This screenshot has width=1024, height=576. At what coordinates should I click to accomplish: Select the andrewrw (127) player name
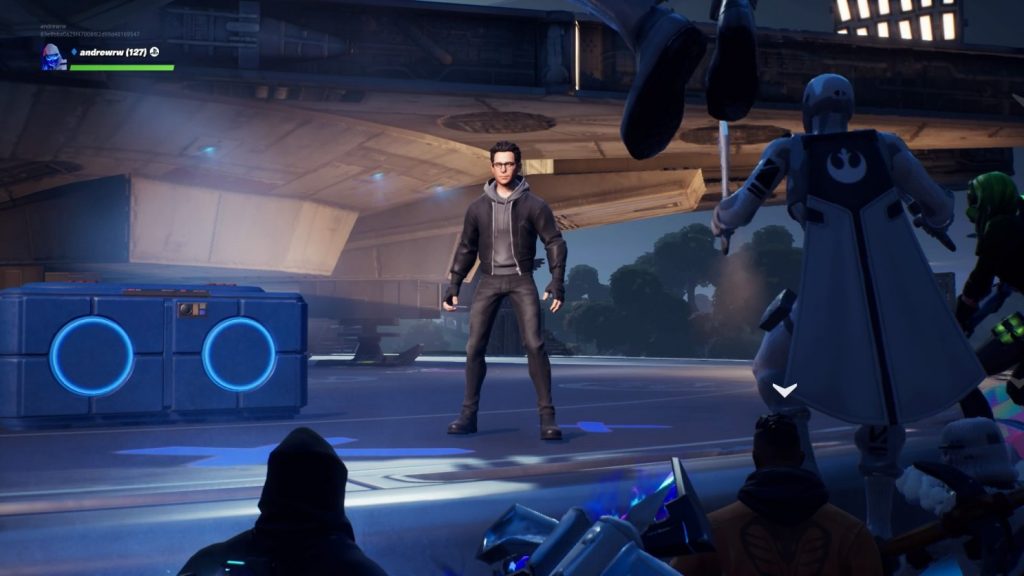pos(111,52)
